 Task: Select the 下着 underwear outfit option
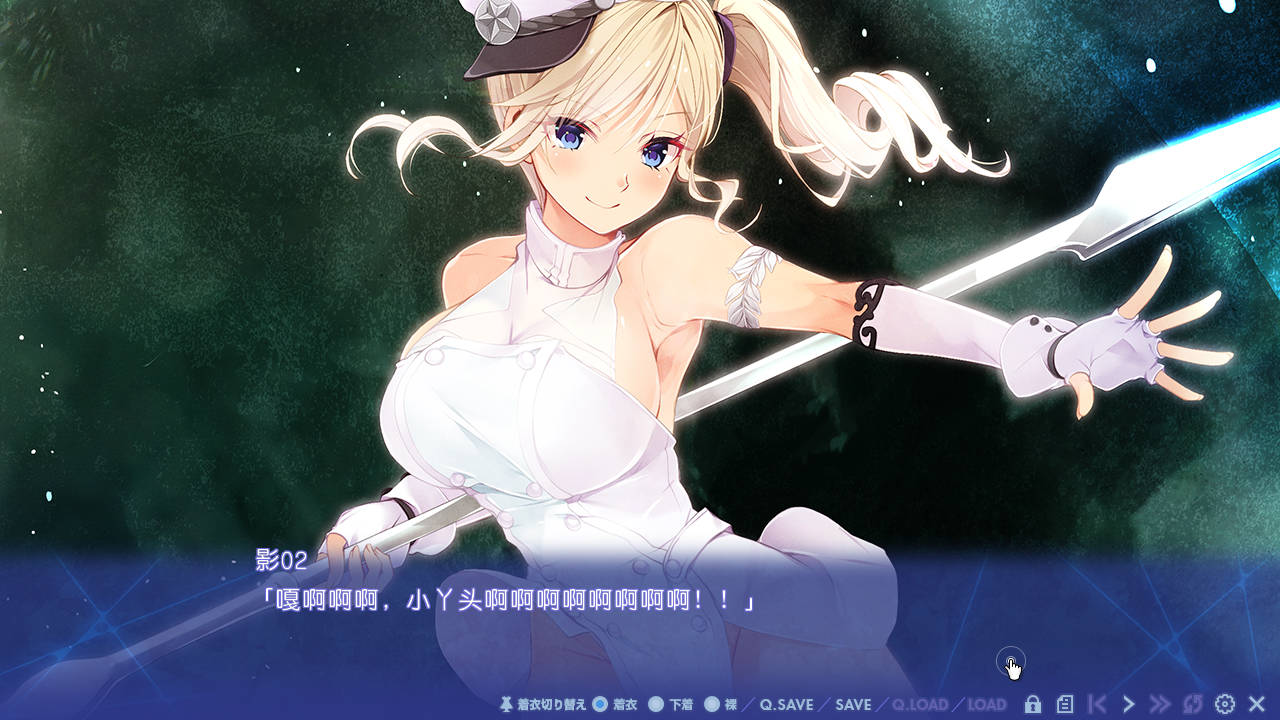(x=670, y=704)
